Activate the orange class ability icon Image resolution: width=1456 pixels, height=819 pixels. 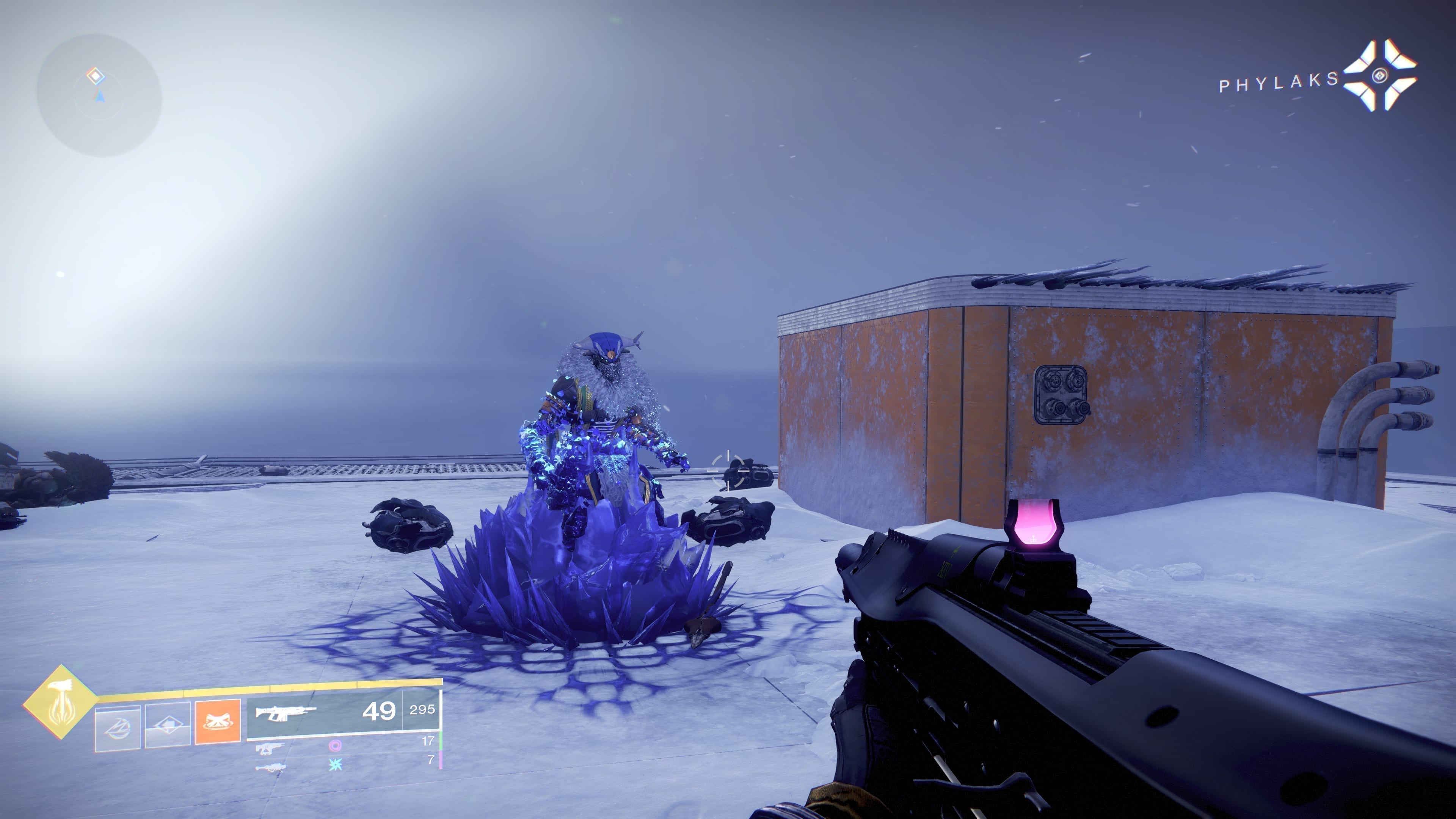click(x=218, y=722)
